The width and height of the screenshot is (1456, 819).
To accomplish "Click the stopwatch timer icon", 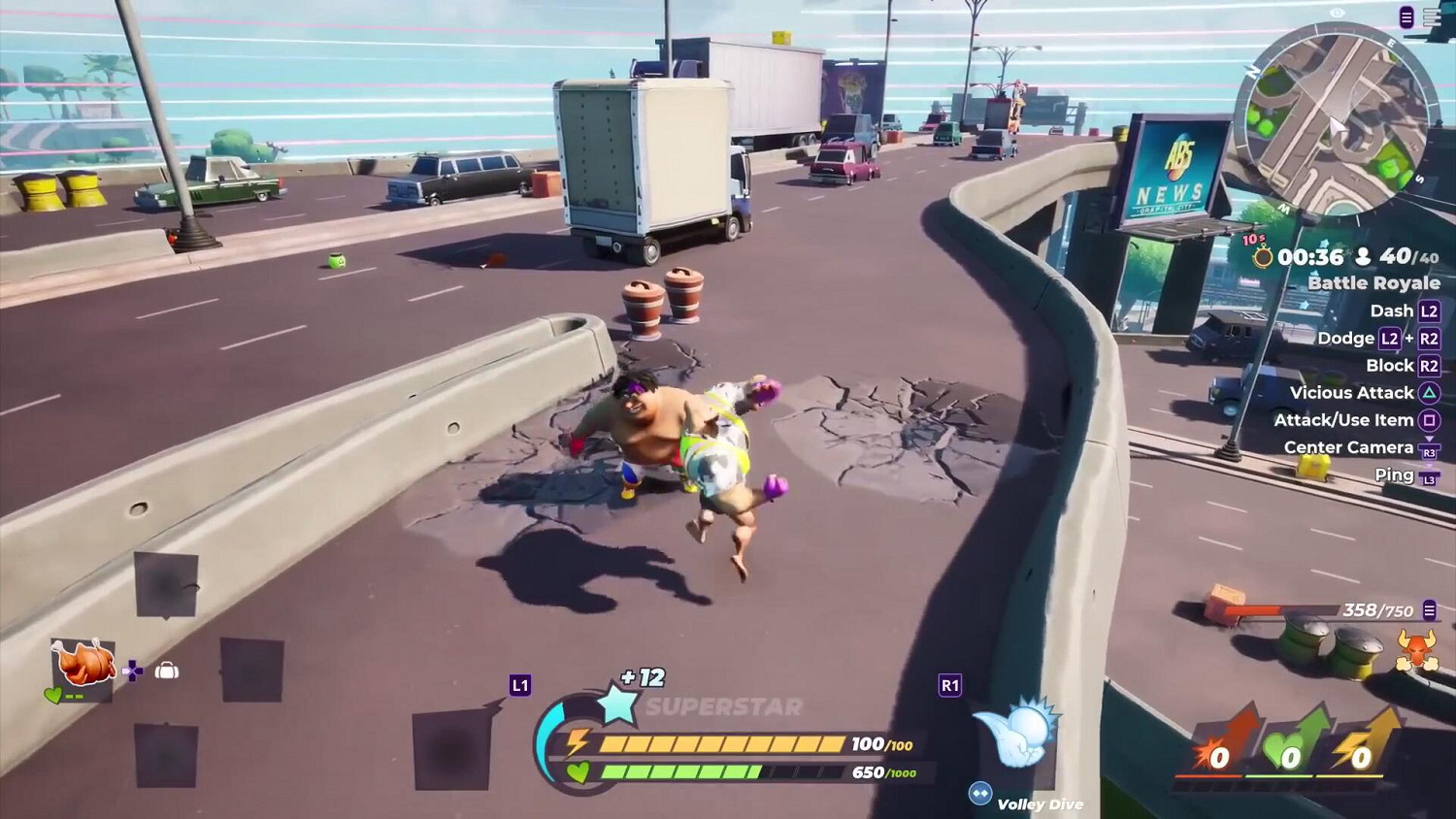I will (1264, 257).
